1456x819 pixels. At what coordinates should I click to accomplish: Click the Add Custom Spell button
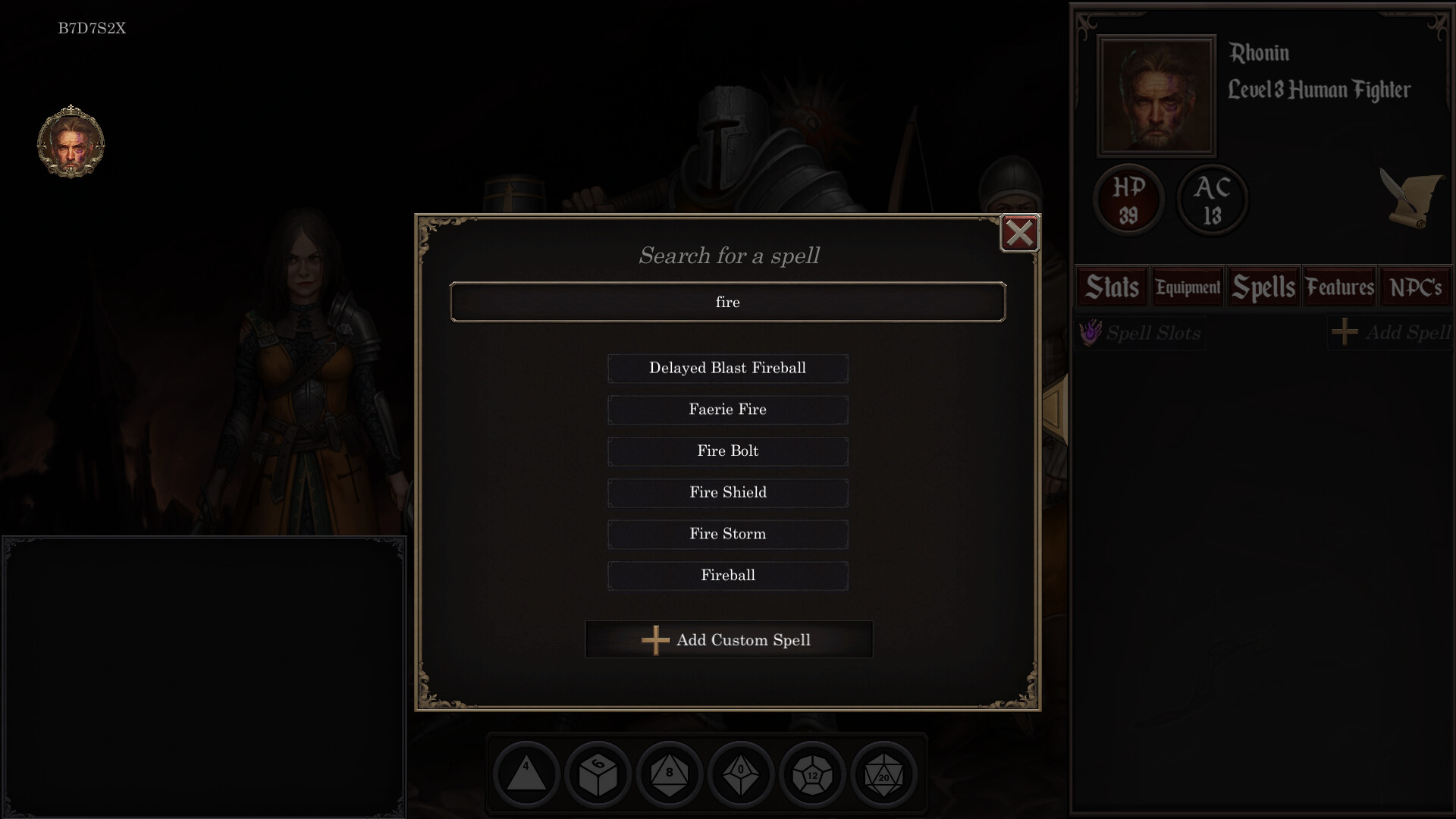(x=728, y=639)
